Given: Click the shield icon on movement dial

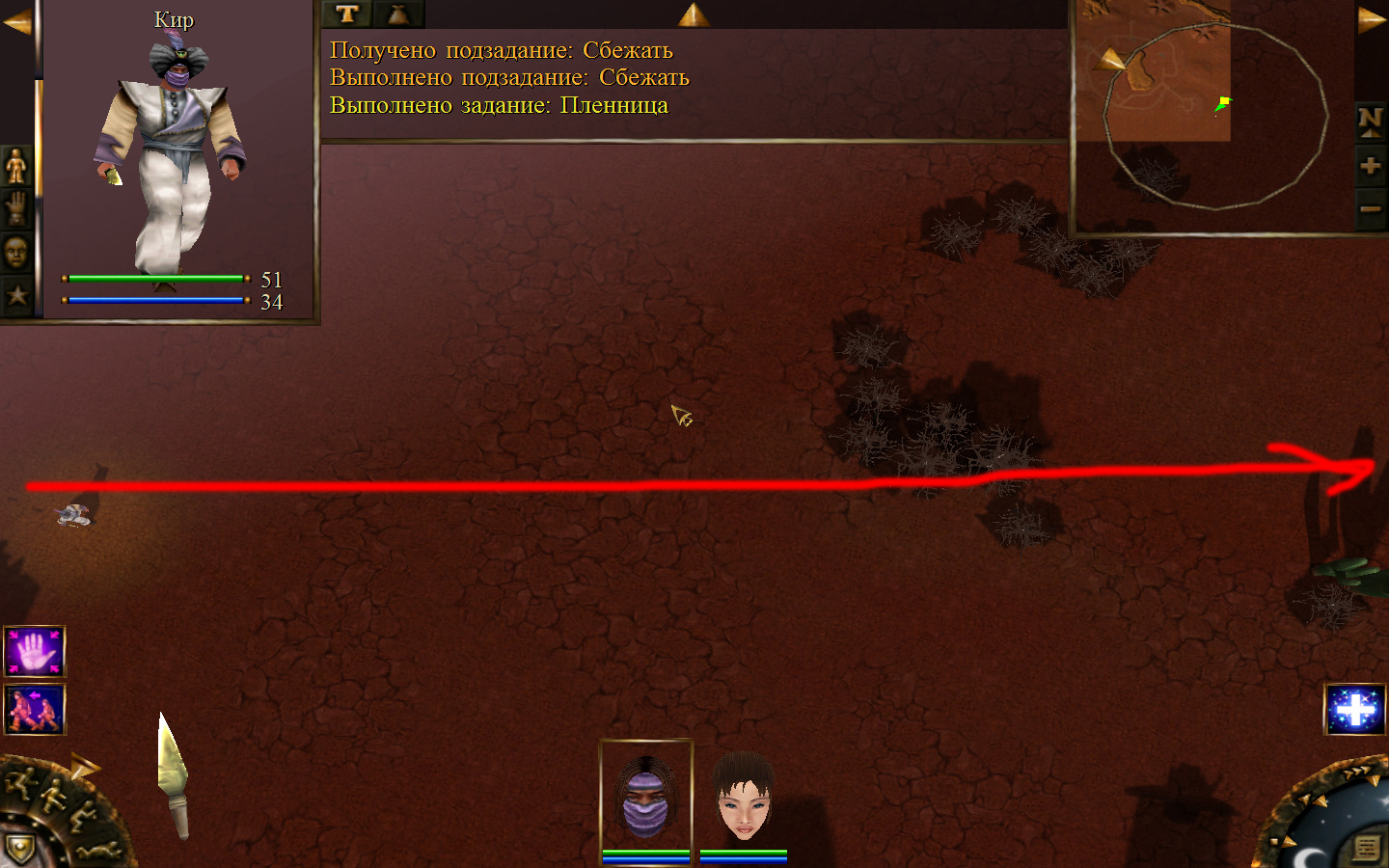Looking at the screenshot, I should [x=19, y=848].
